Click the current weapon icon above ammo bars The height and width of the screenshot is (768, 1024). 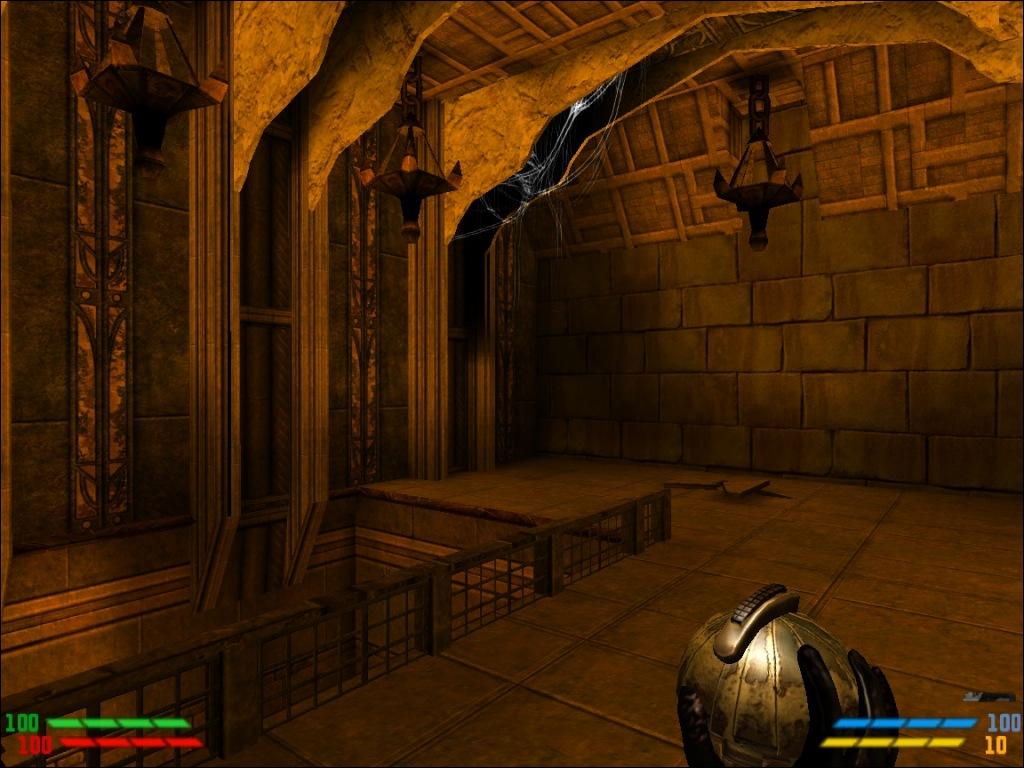click(989, 696)
